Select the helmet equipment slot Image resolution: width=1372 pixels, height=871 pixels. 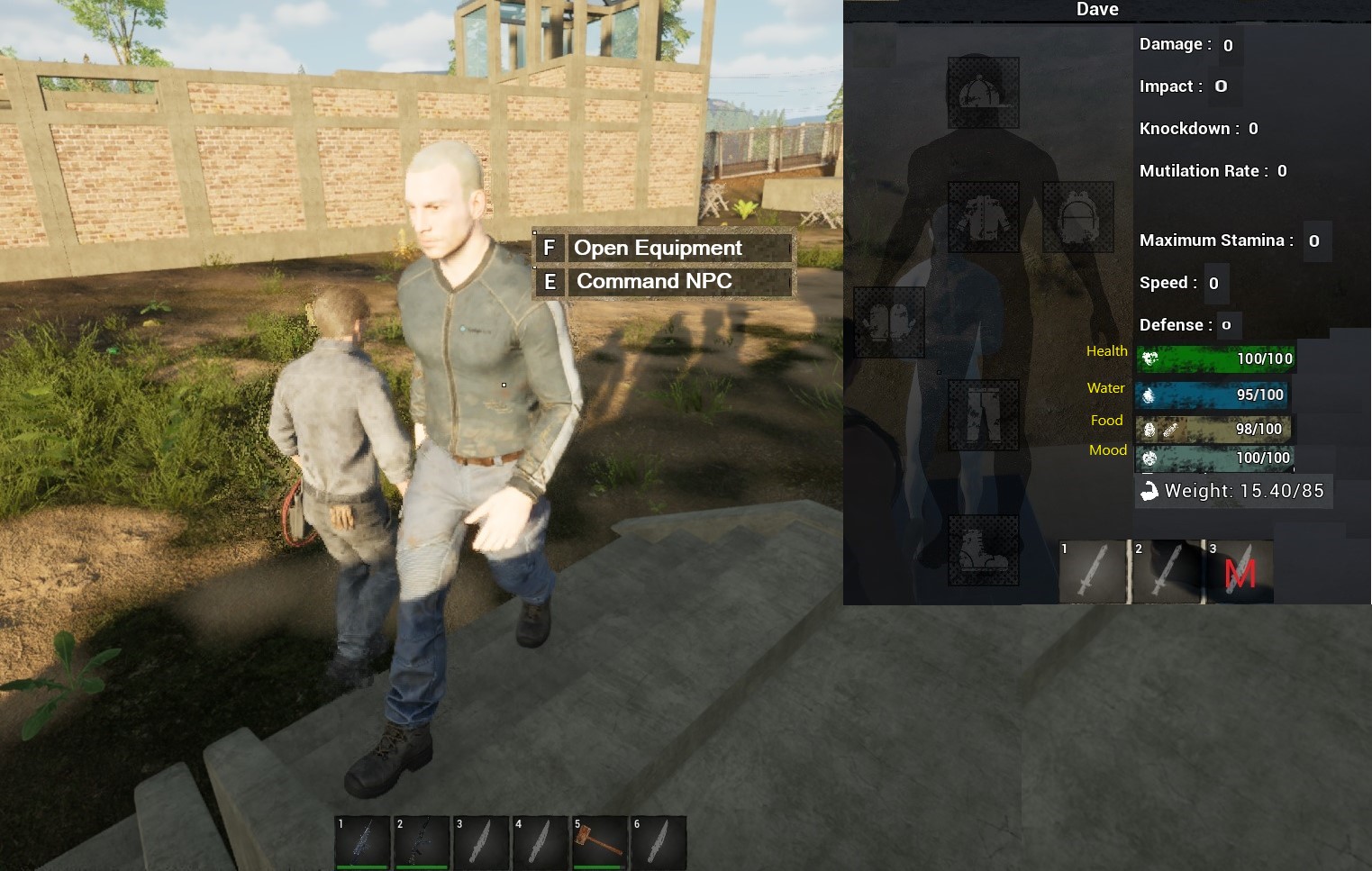(984, 90)
